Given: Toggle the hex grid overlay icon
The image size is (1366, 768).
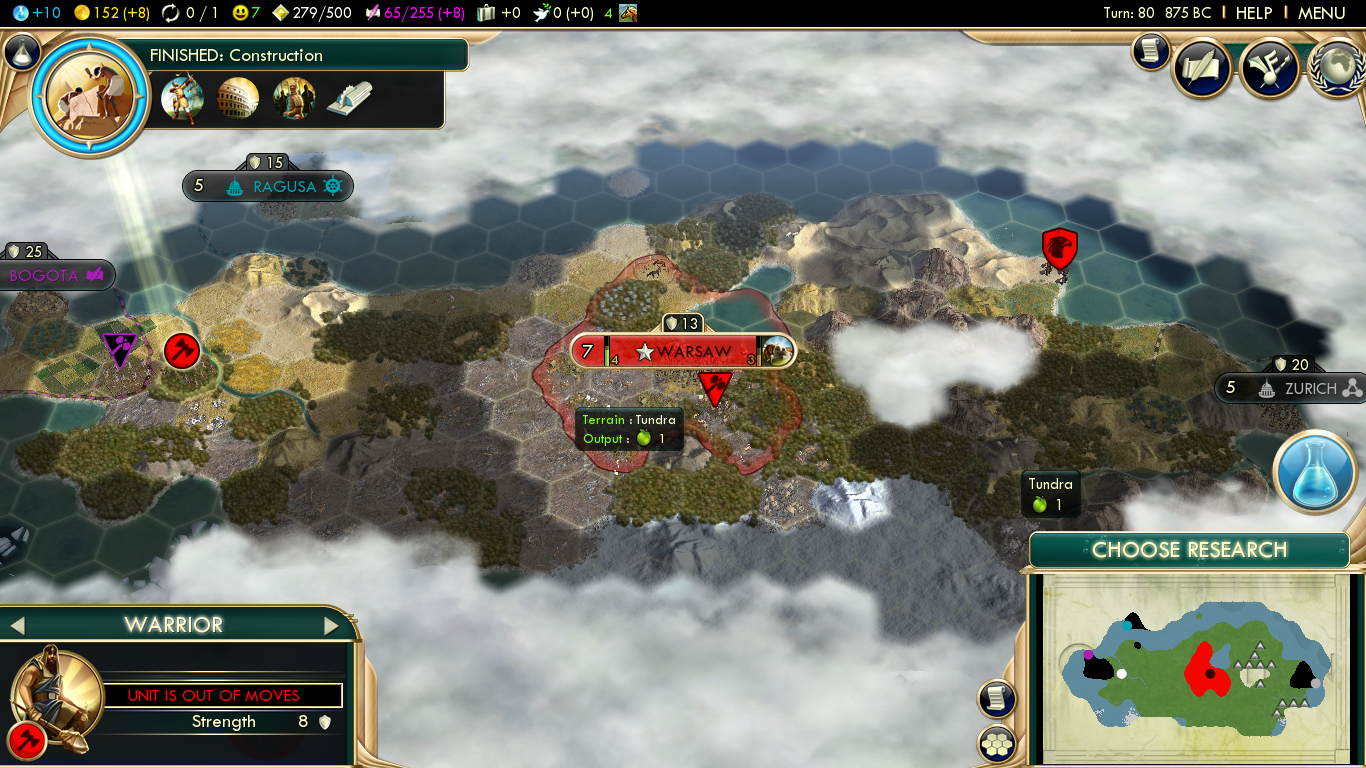Looking at the screenshot, I should [996, 744].
